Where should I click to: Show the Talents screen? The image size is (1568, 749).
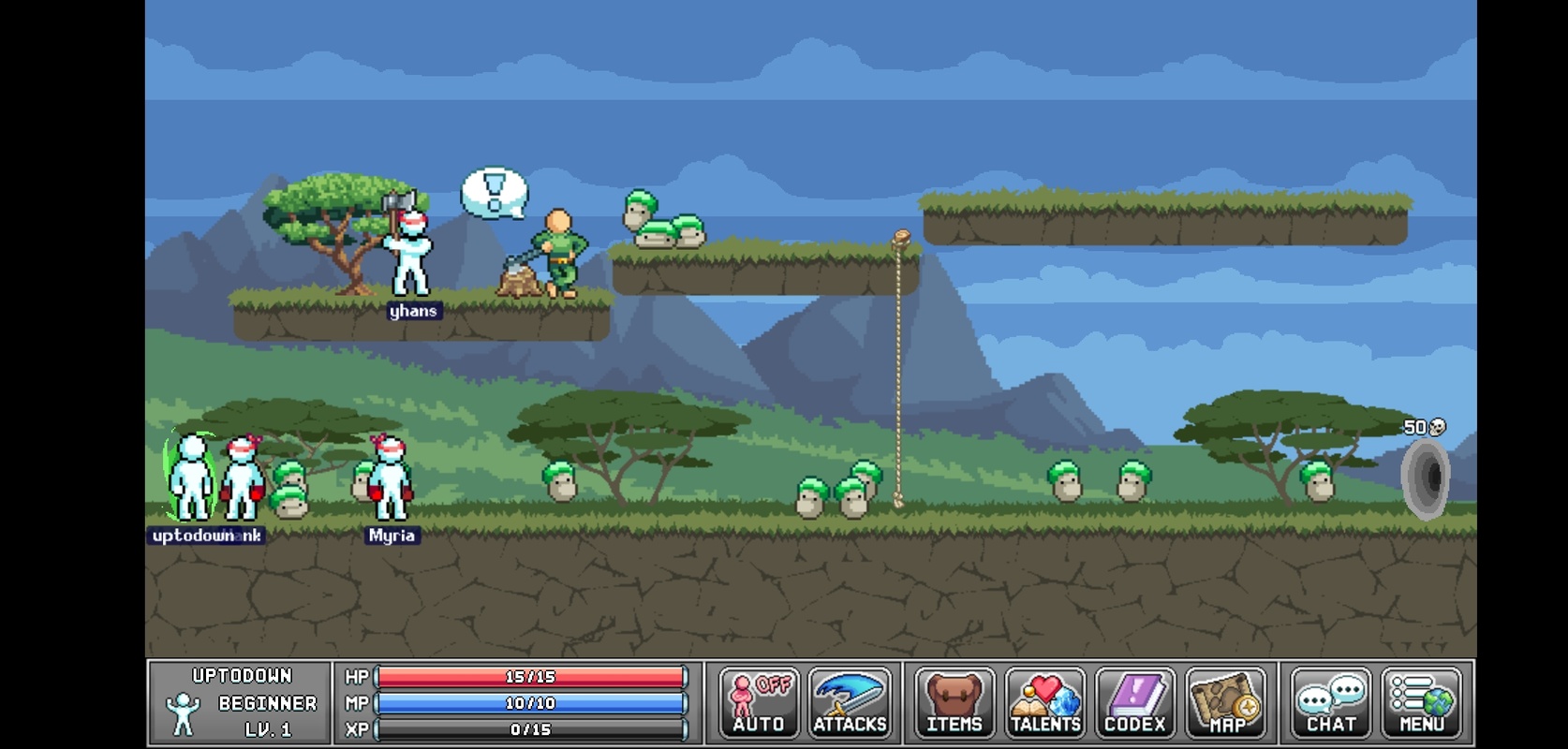point(1045,702)
